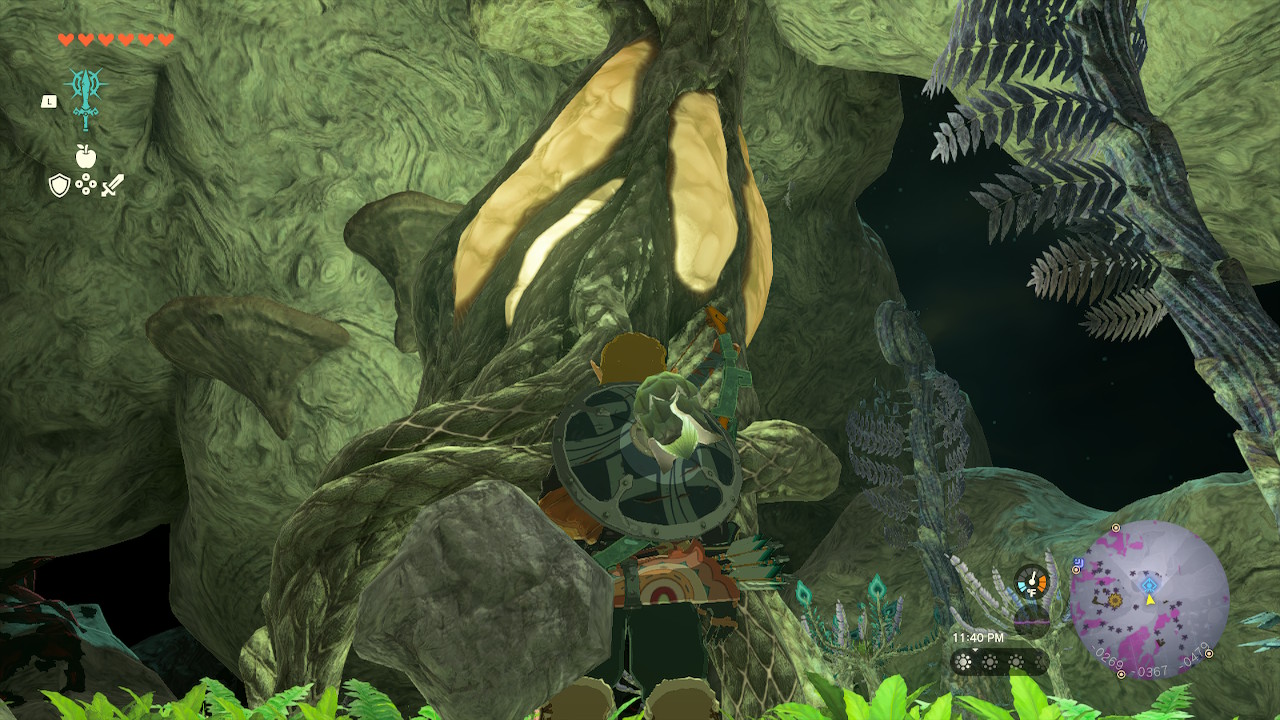Click the 11:40 PM time display
The height and width of the screenshot is (720, 1280).
tap(978, 637)
